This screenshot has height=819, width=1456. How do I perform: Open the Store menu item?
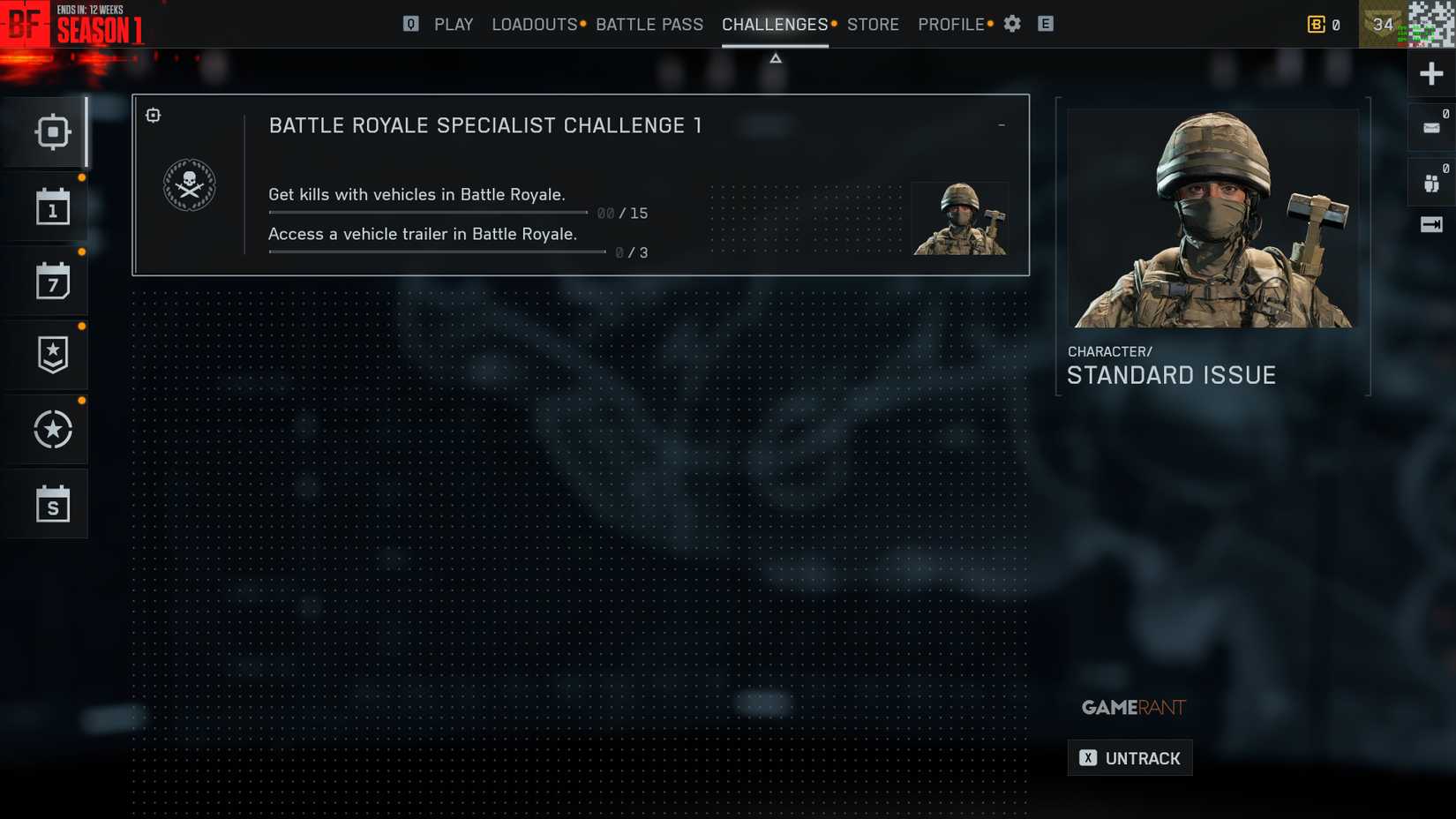tap(873, 24)
